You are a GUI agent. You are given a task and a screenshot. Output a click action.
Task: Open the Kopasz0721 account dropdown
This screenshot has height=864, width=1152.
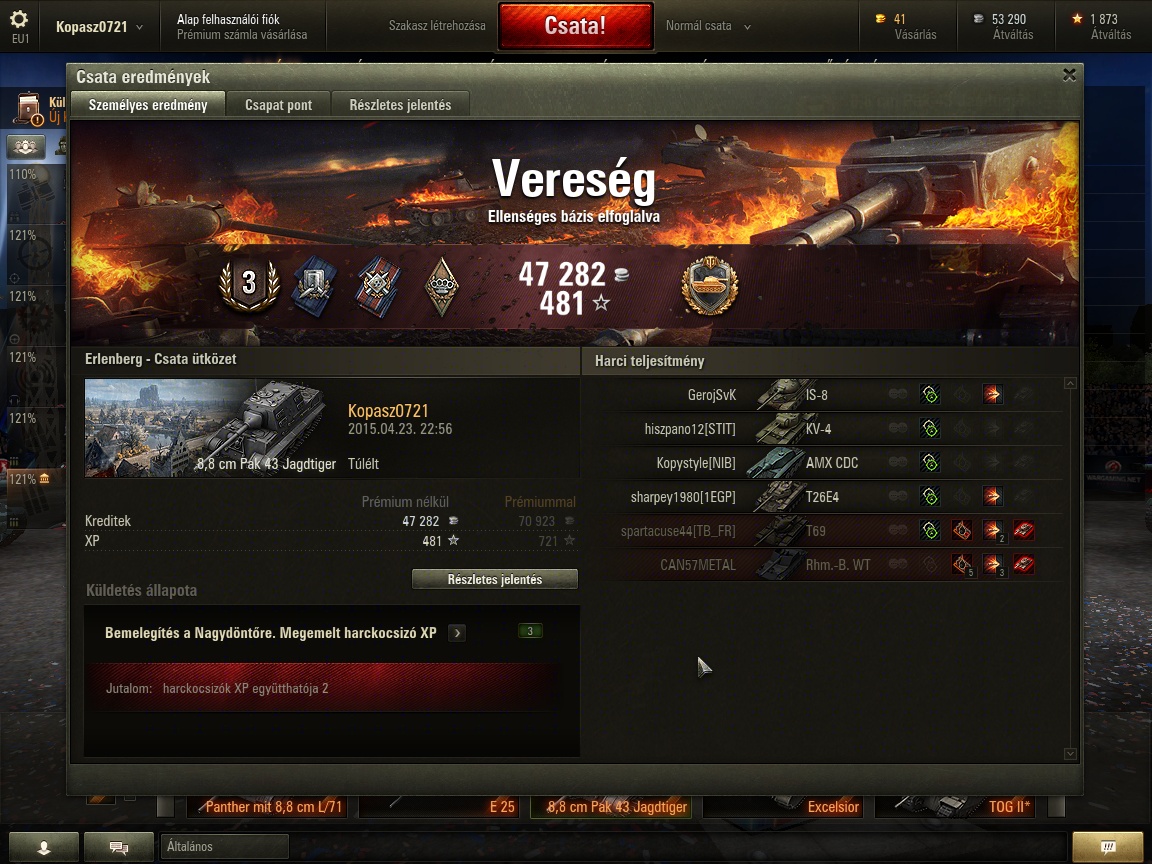pyautogui.click(x=99, y=27)
